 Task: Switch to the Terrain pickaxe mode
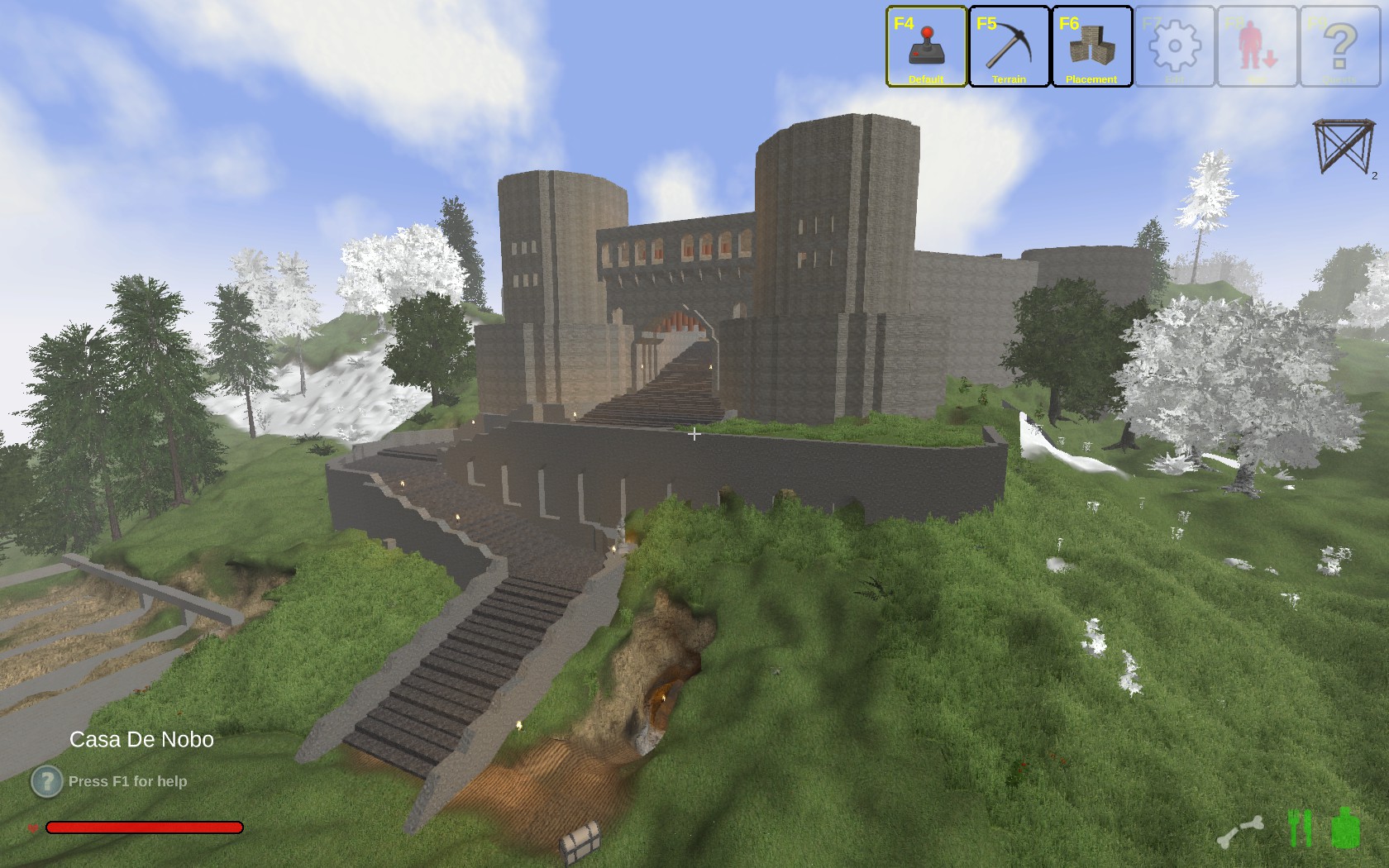(x=1009, y=46)
